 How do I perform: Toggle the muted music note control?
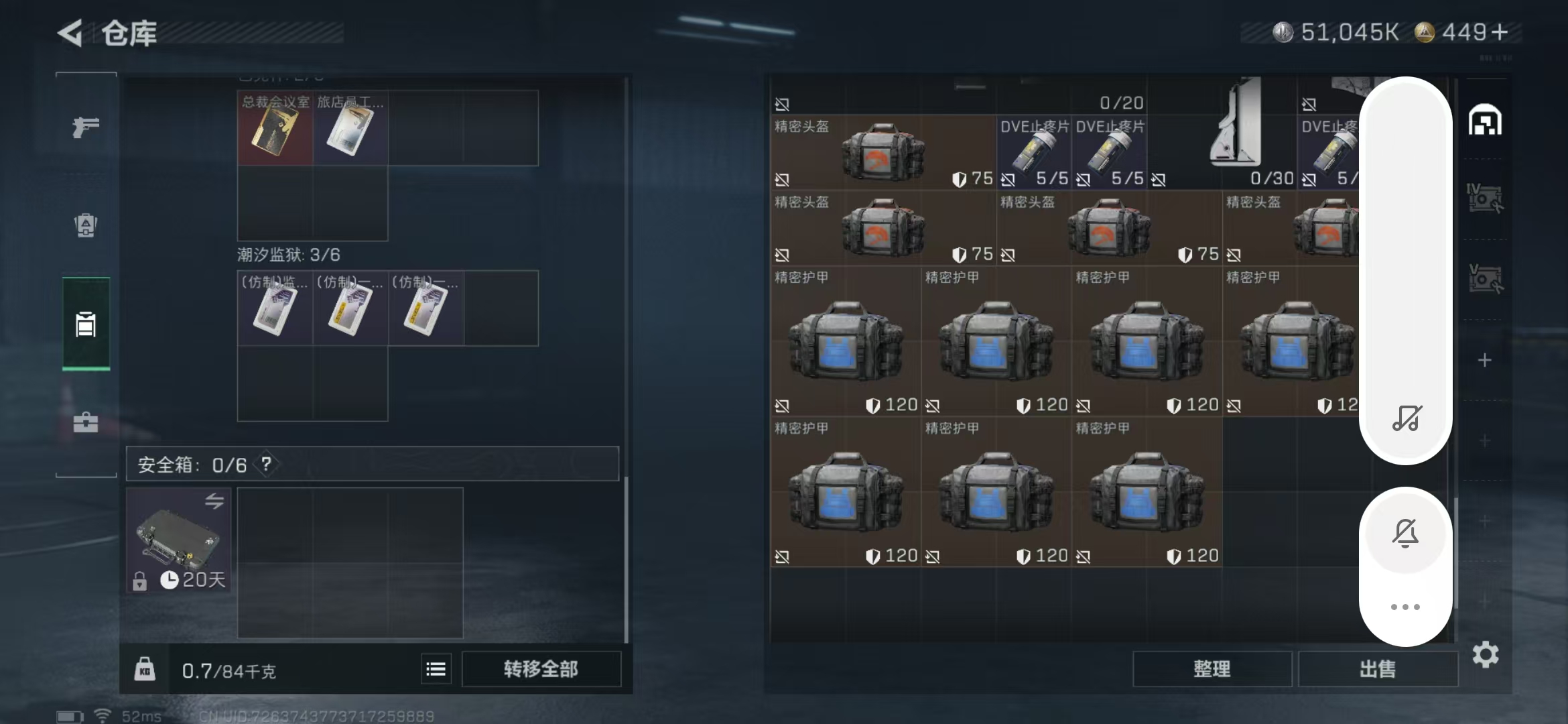point(1407,418)
